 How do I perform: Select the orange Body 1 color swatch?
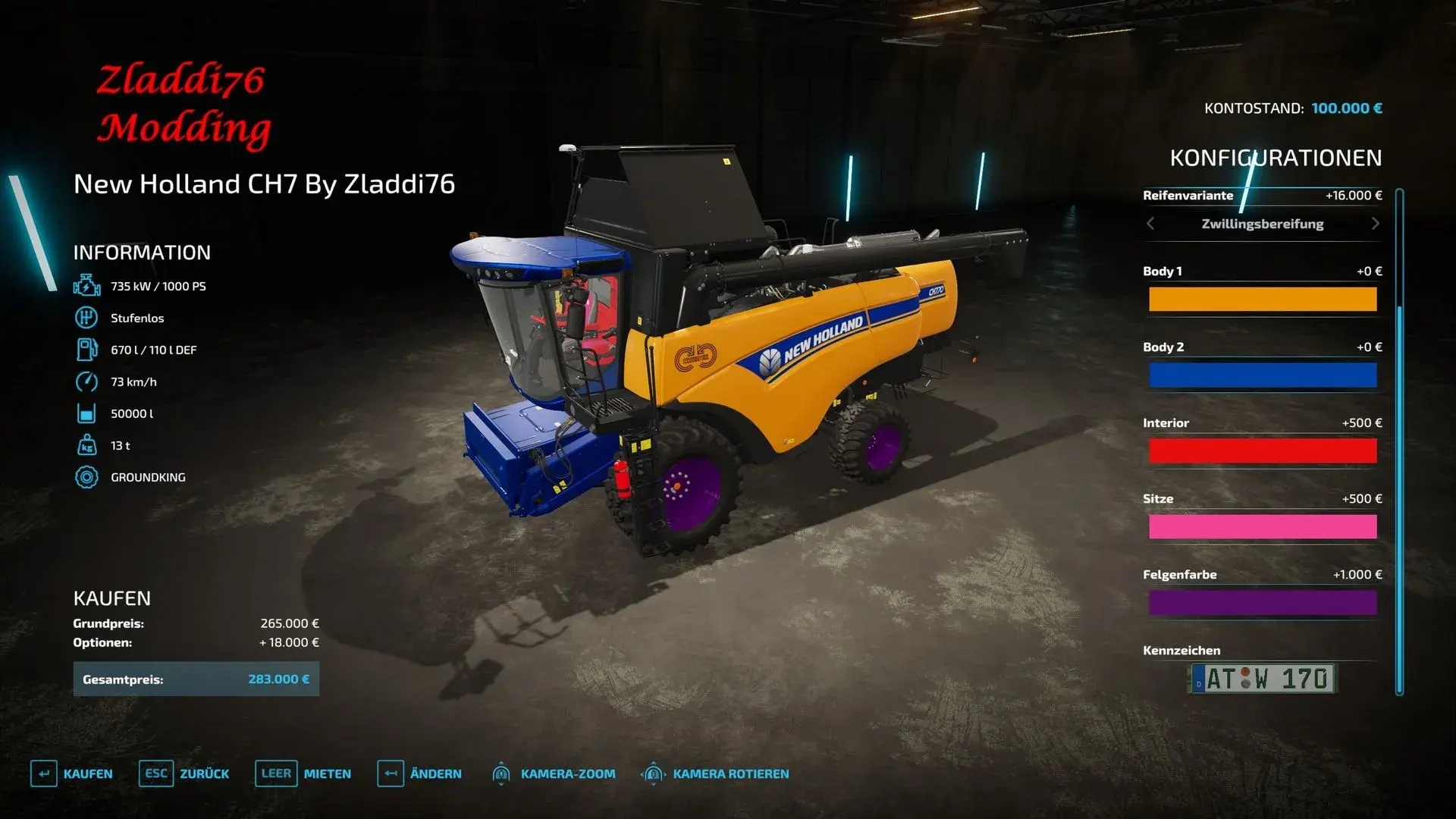[1263, 299]
